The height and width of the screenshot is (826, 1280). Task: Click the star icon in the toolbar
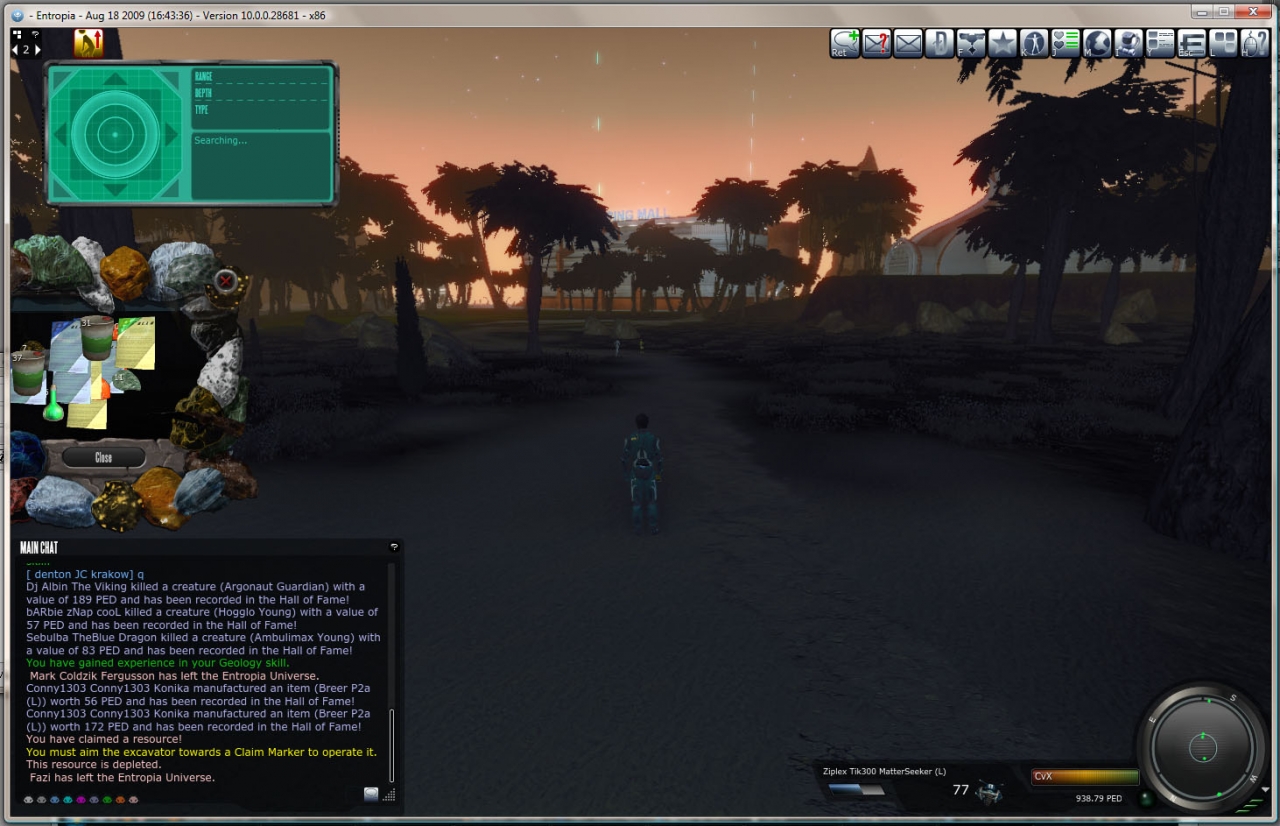1002,44
